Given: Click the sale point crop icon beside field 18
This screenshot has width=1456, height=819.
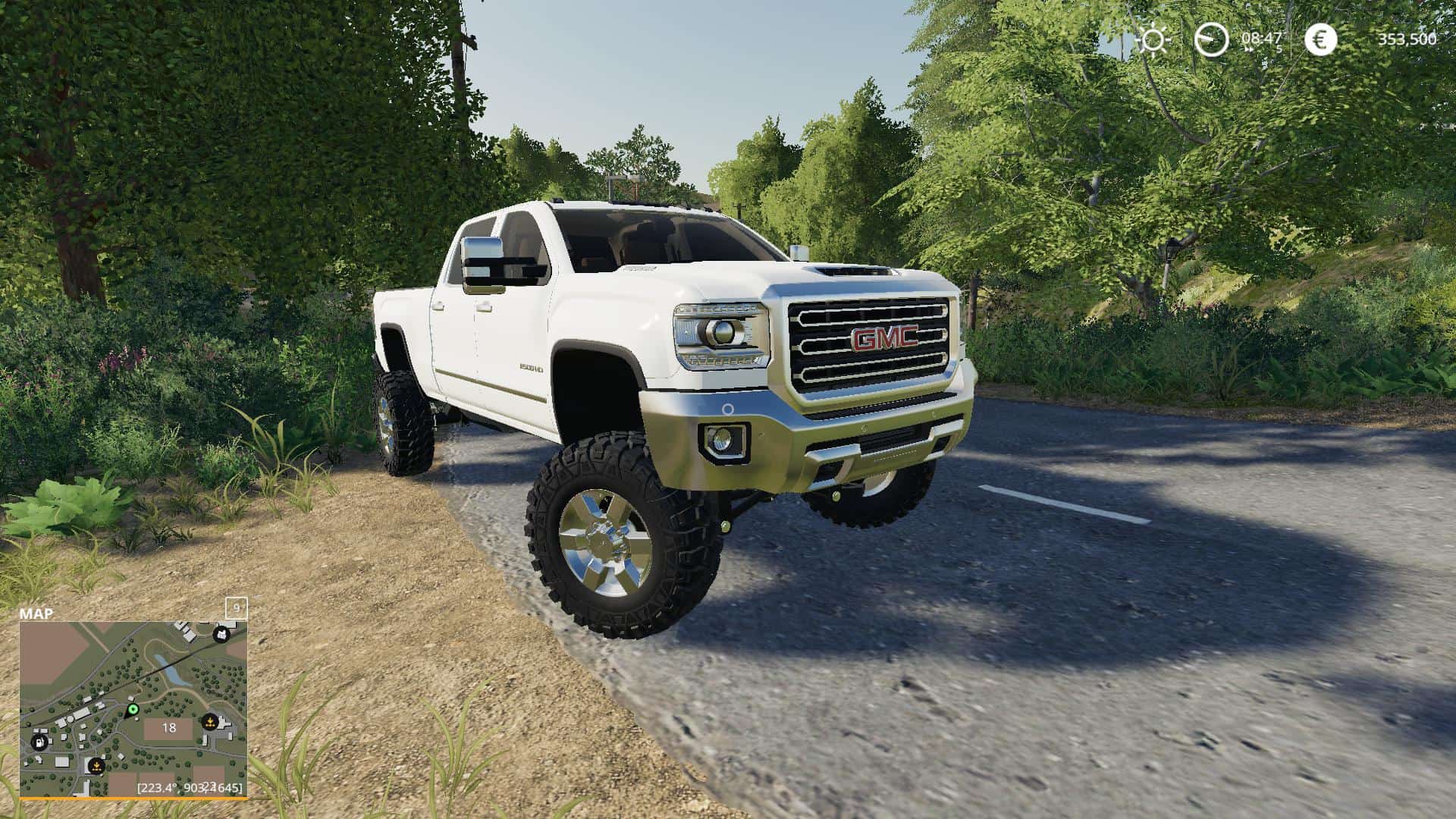Looking at the screenshot, I should [210, 722].
